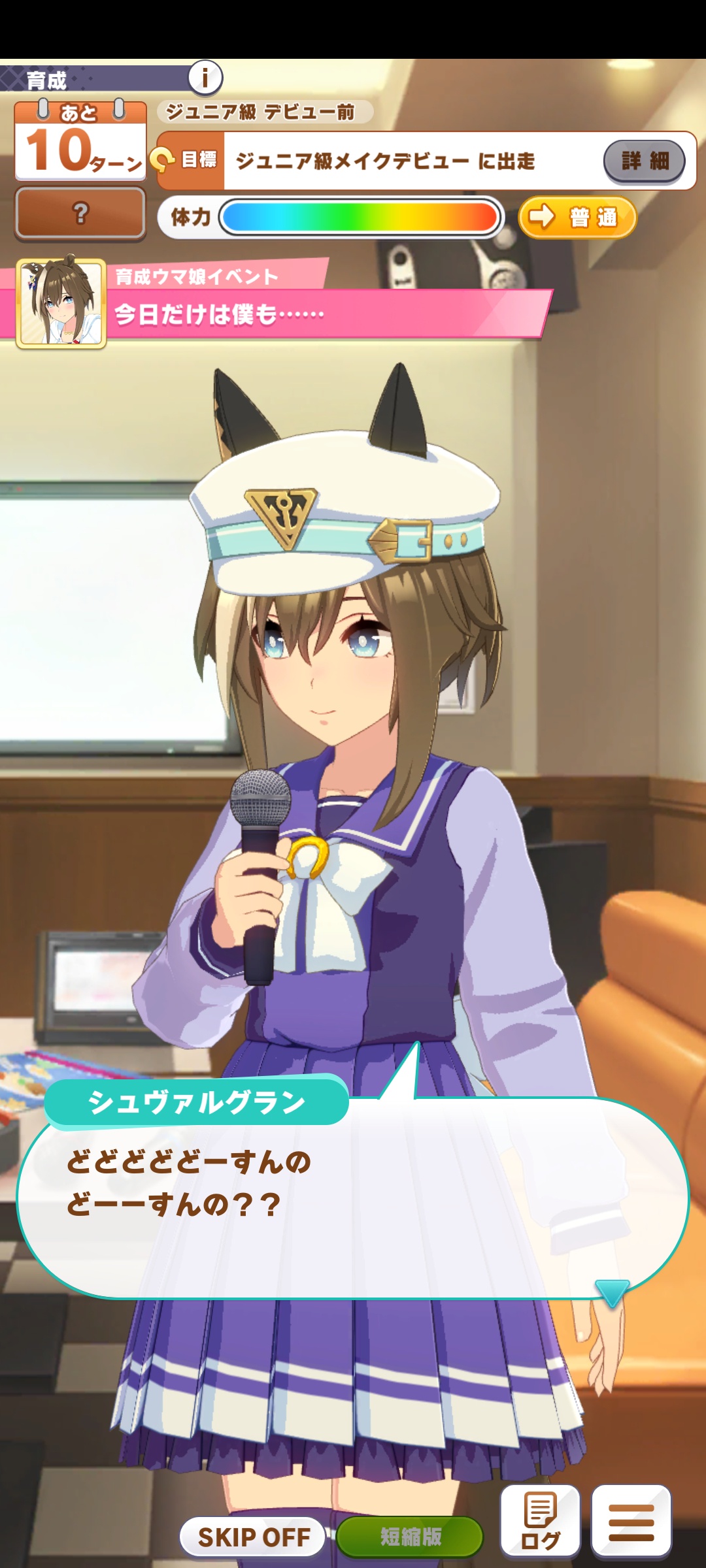
Task: Activate the green 短縮版 button
Action: click(x=411, y=1537)
